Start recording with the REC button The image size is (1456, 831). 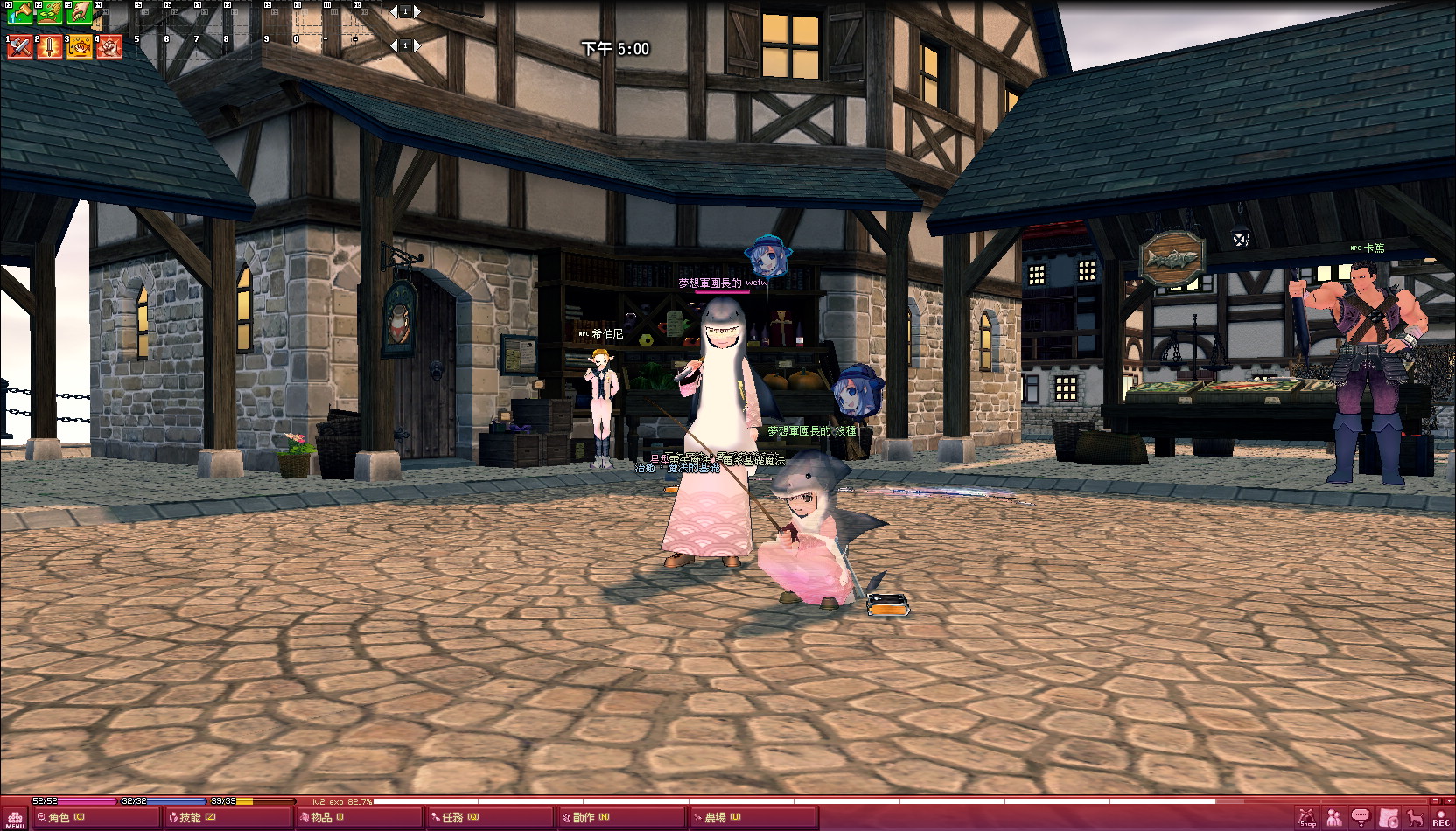[x=1440, y=818]
